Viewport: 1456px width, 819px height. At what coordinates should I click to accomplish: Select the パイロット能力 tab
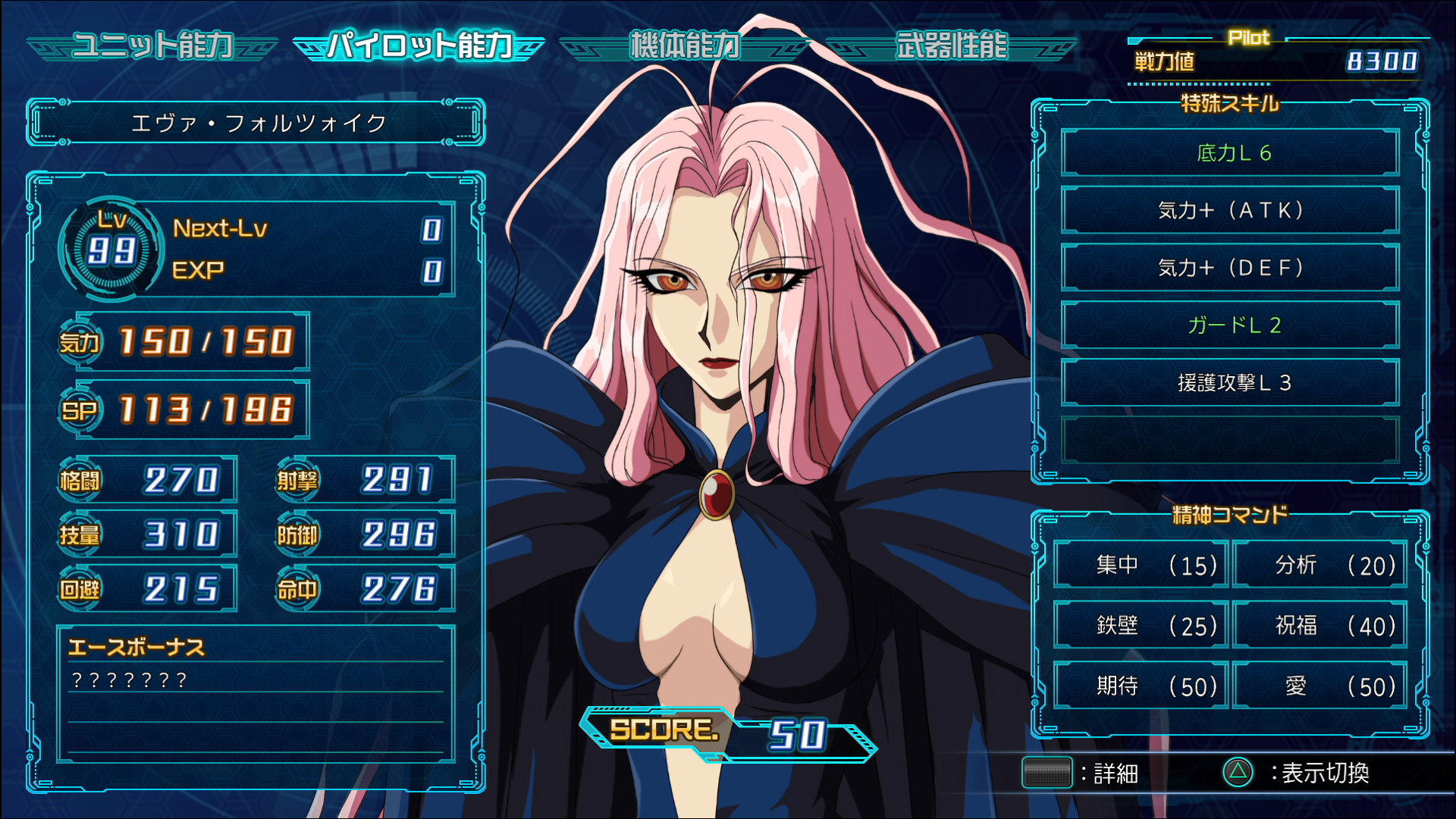[x=419, y=46]
